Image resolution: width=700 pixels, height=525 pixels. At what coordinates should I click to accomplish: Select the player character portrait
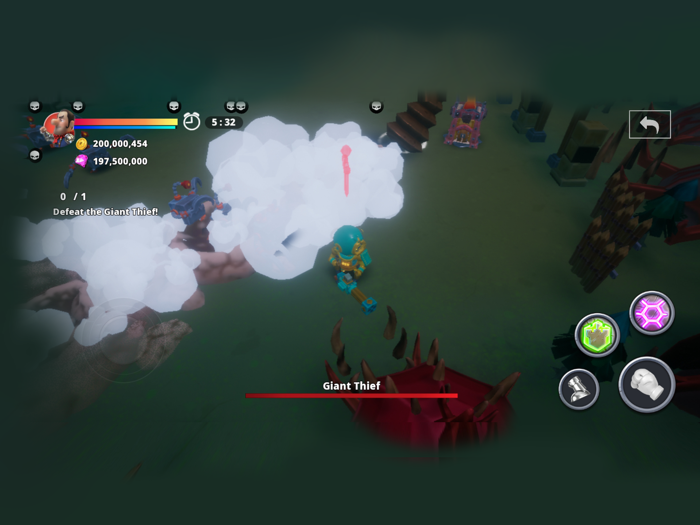coord(56,127)
